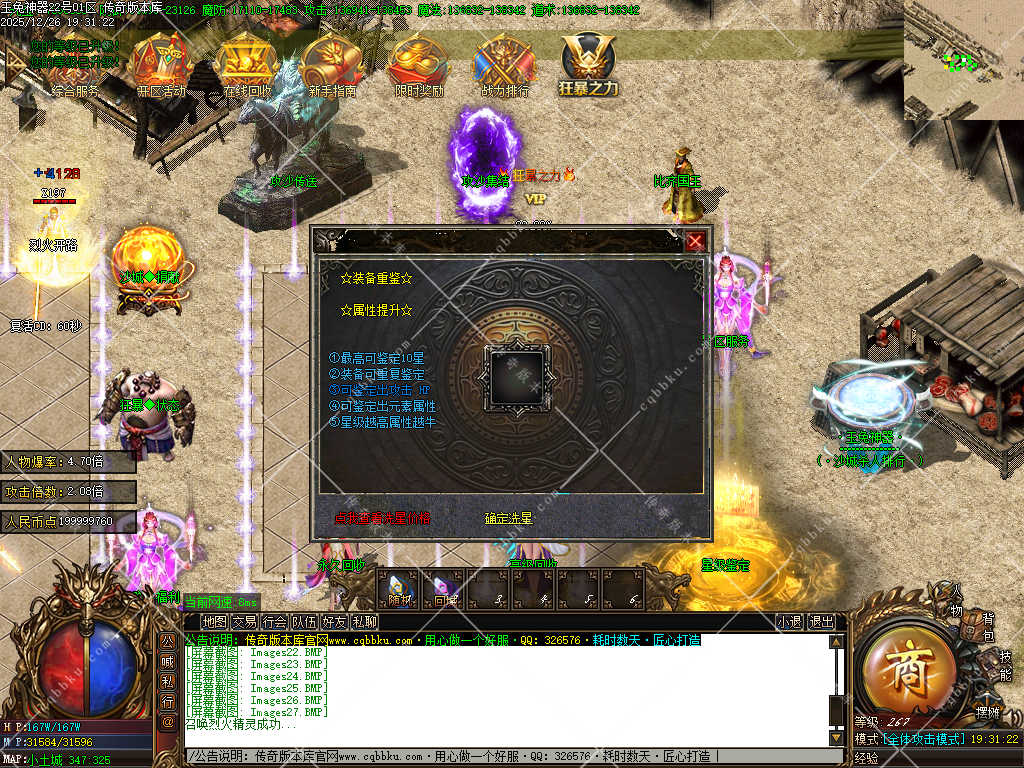Image resolution: width=1024 pixels, height=768 pixels.
Task: Open the 战力排行 ranking icon
Action: pyautogui.click(x=505, y=65)
